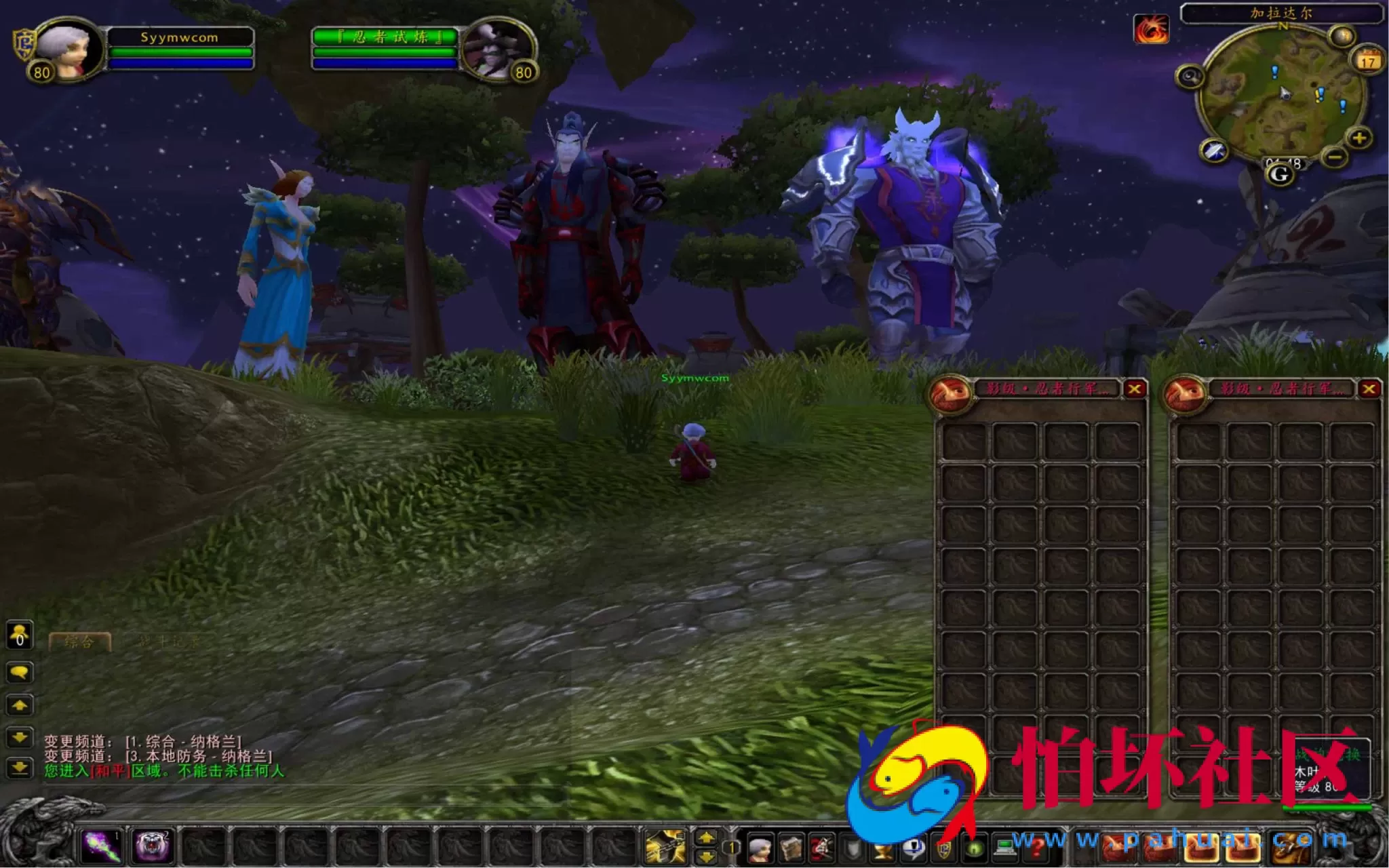Image resolution: width=1389 pixels, height=868 pixels.
Task: Switch to the 综合 chat tab
Action: 79,640
